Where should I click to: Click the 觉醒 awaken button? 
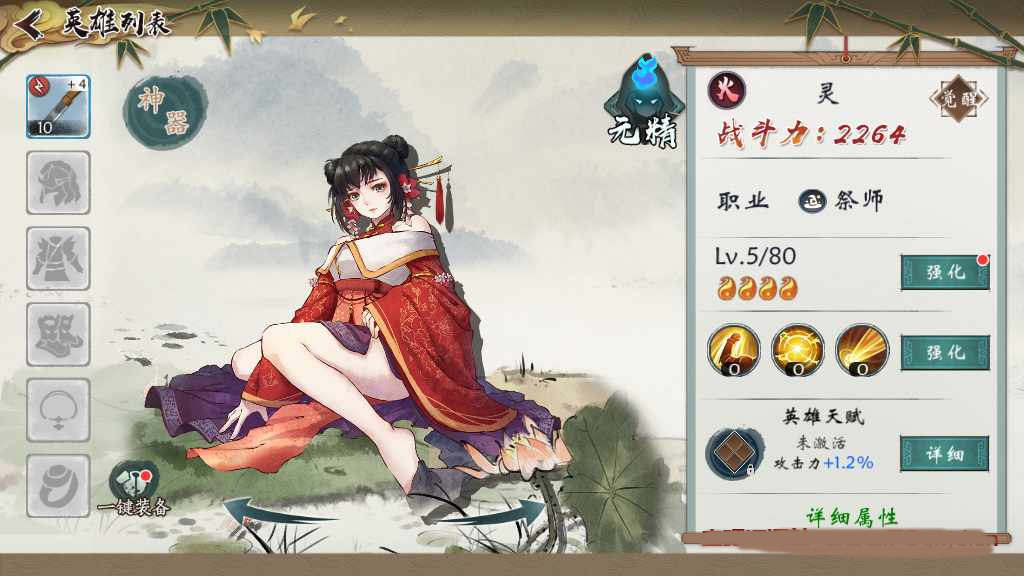point(957,99)
